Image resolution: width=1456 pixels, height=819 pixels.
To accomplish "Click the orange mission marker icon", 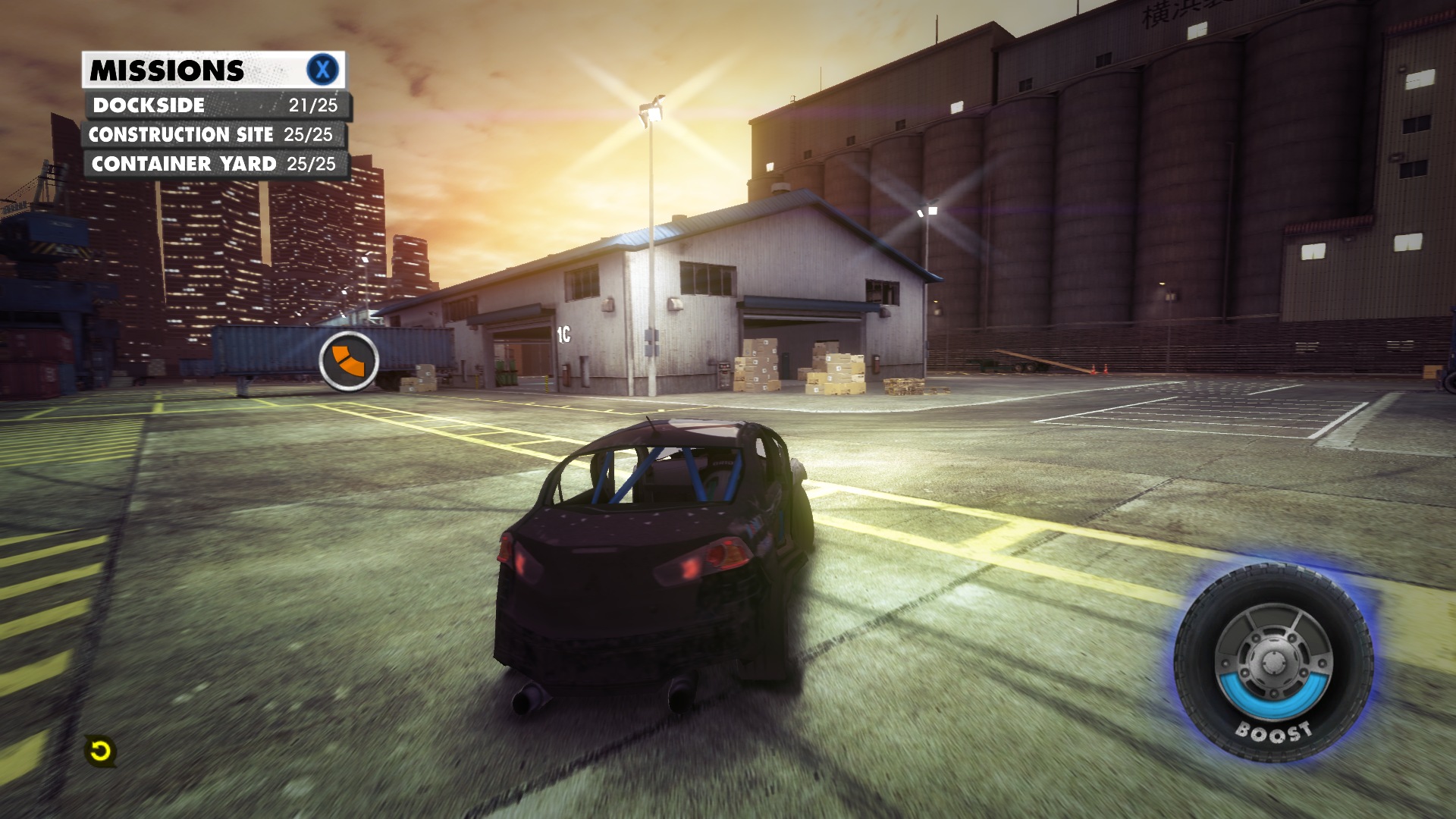I will click(x=349, y=361).
